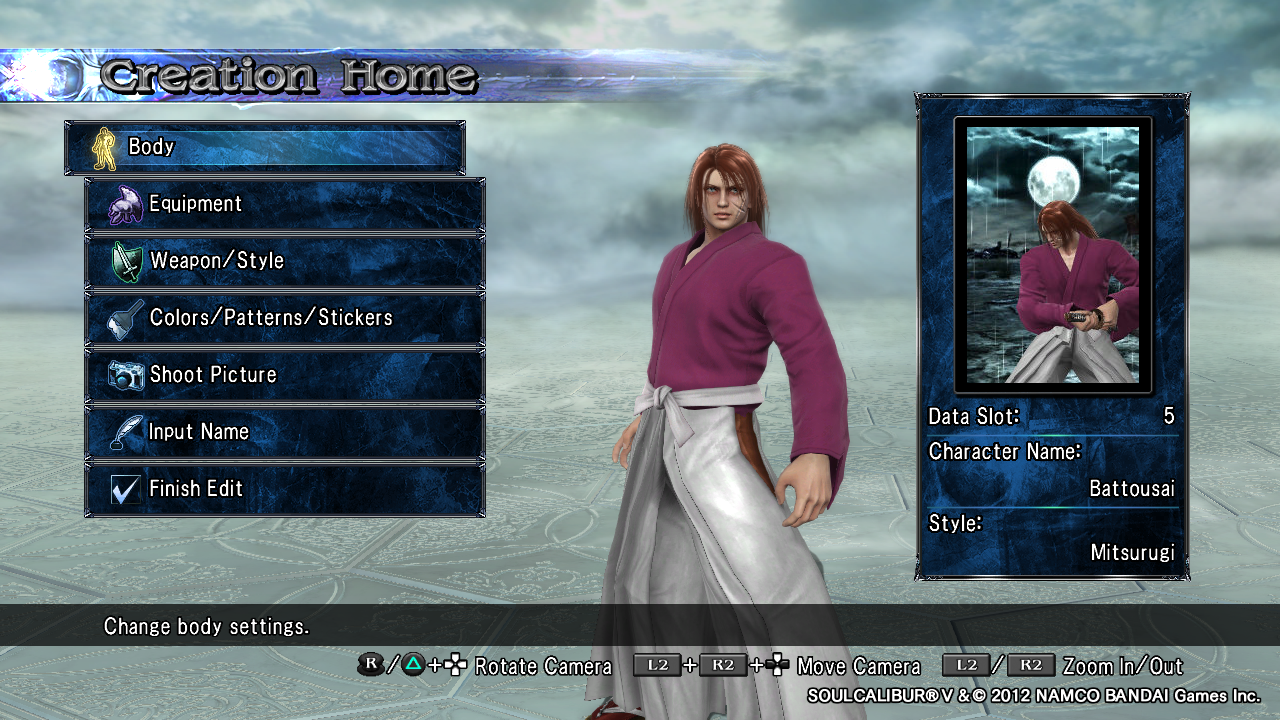The image size is (1280, 720).
Task: Choose the Weapon/Style option
Action: (285, 261)
